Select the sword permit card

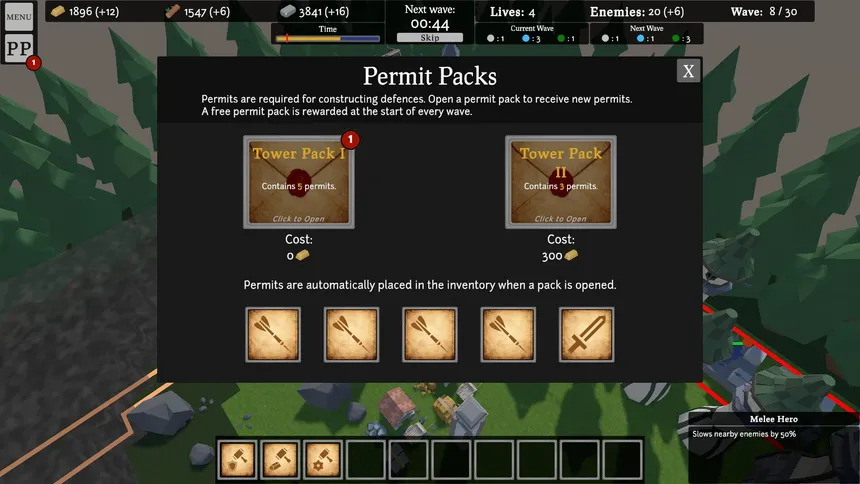click(587, 334)
